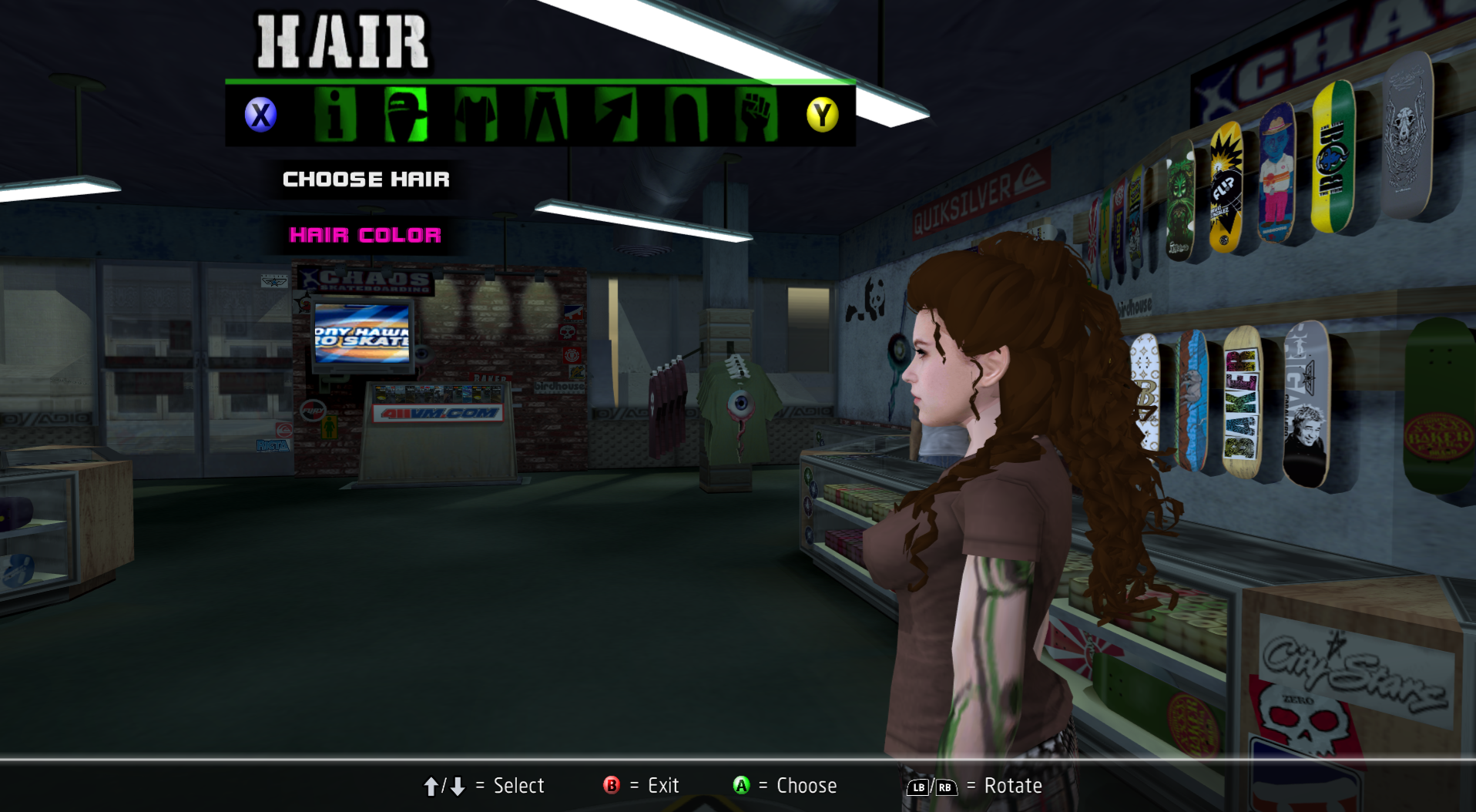Viewport: 1476px width, 812px height.
Task: Open the arch-shaped icon category tab
Action: coord(686,116)
